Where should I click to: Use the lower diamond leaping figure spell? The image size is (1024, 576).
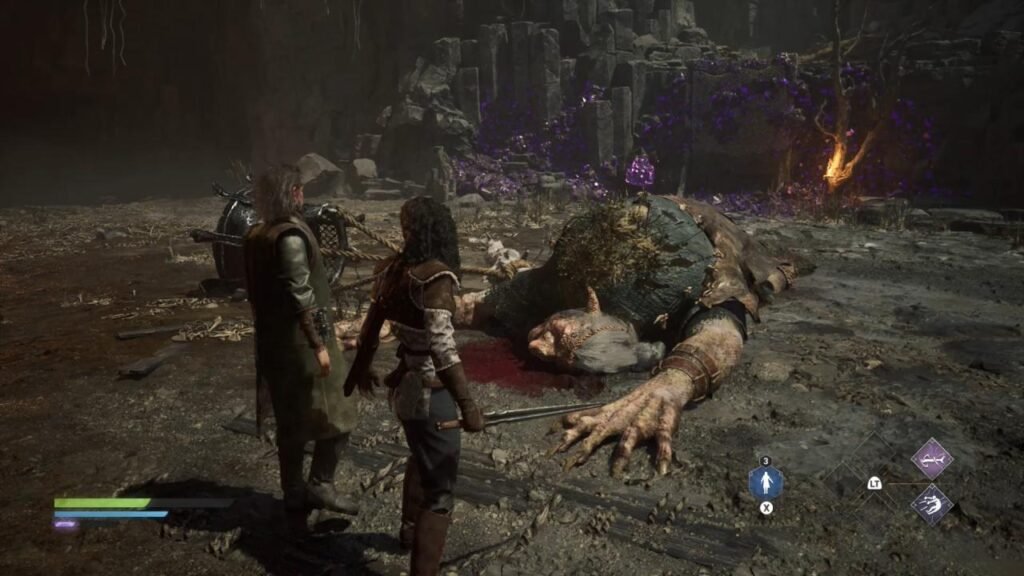pyautogui.click(x=931, y=504)
